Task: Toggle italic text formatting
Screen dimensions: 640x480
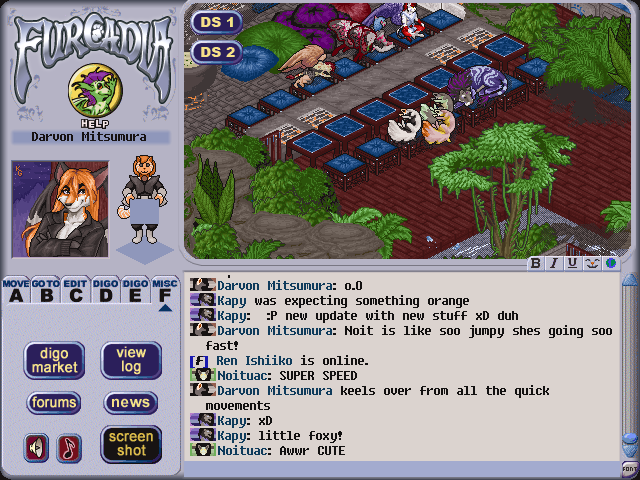Action: [554, 264]
